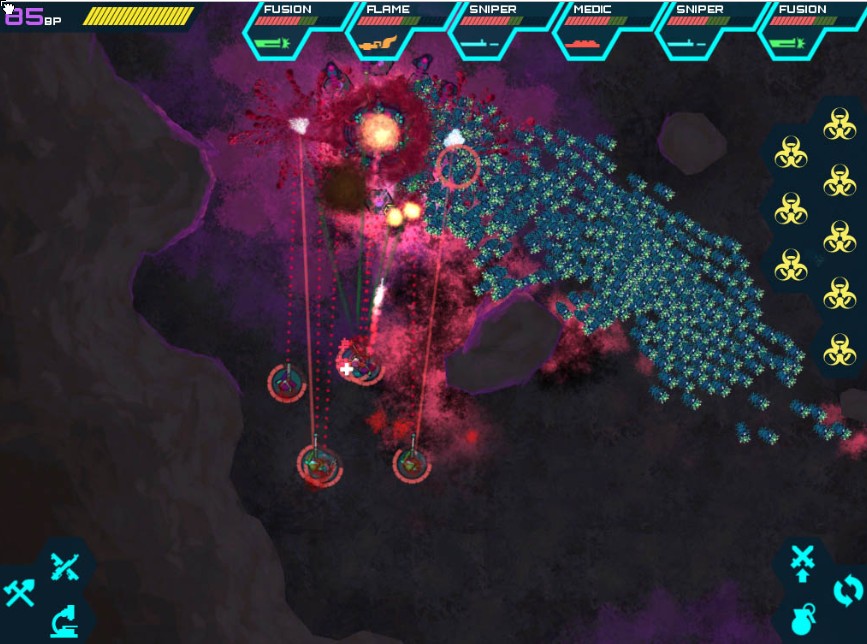
Task: Activate the crossed swords upgrade icon
Action: click(802, 563)
